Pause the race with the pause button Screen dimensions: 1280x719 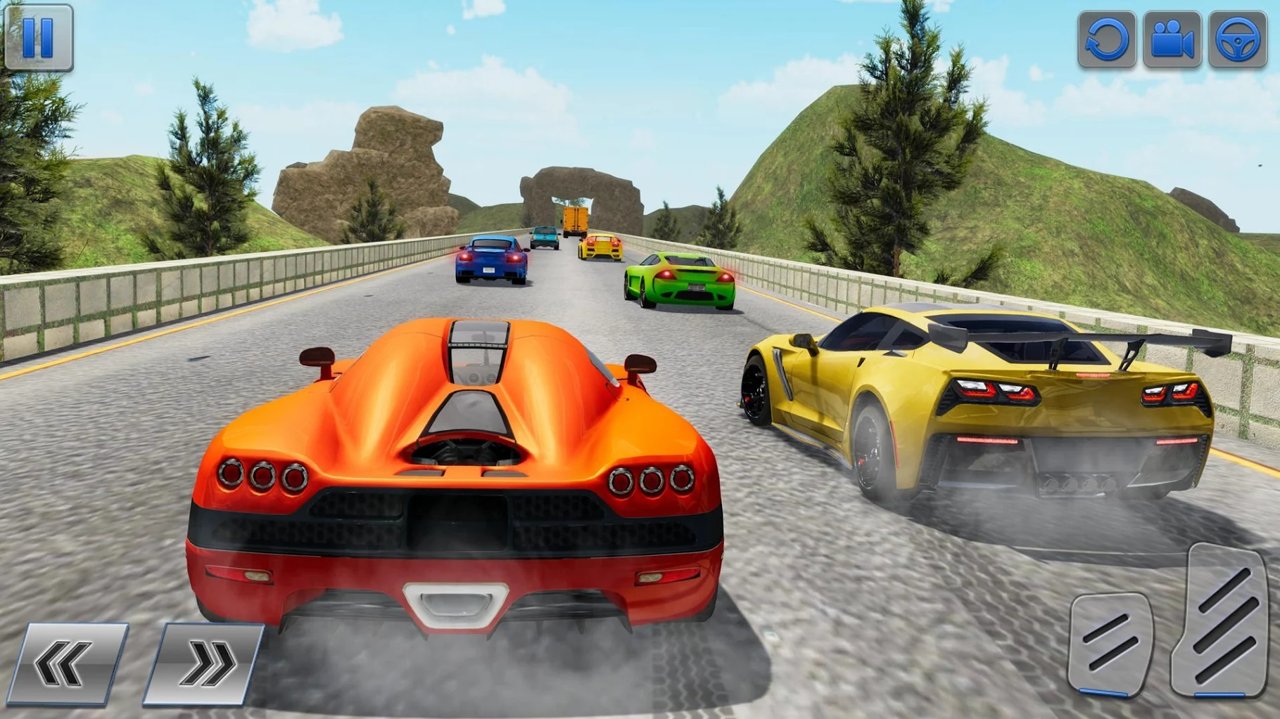tap(38, 38)
